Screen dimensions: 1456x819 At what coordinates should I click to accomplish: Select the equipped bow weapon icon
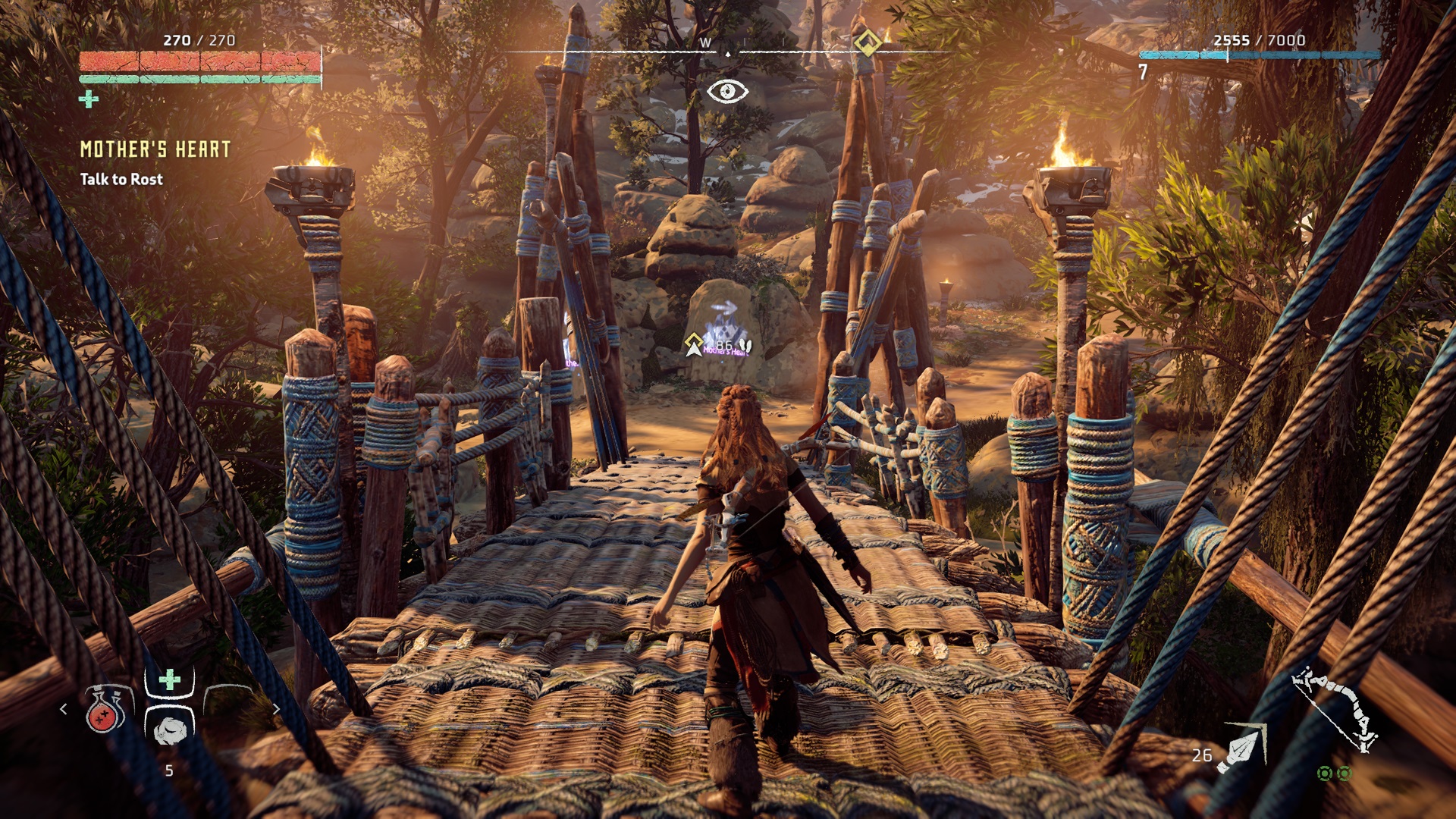tap(1336, 709)
